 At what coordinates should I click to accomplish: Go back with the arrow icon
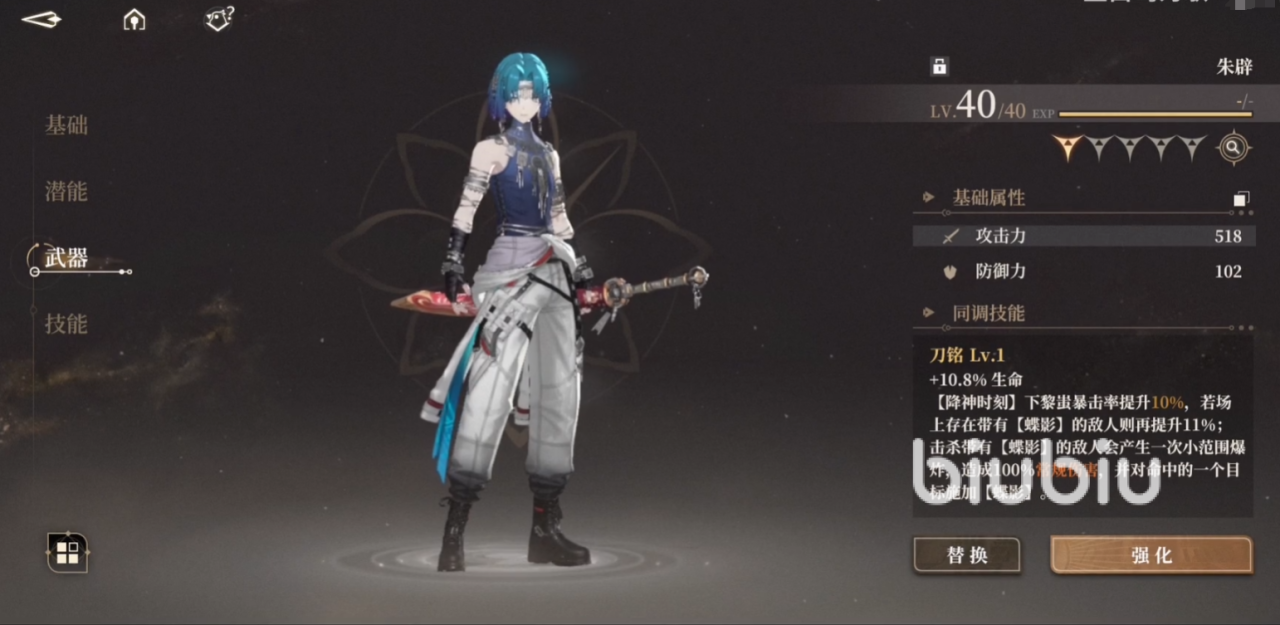41,20
